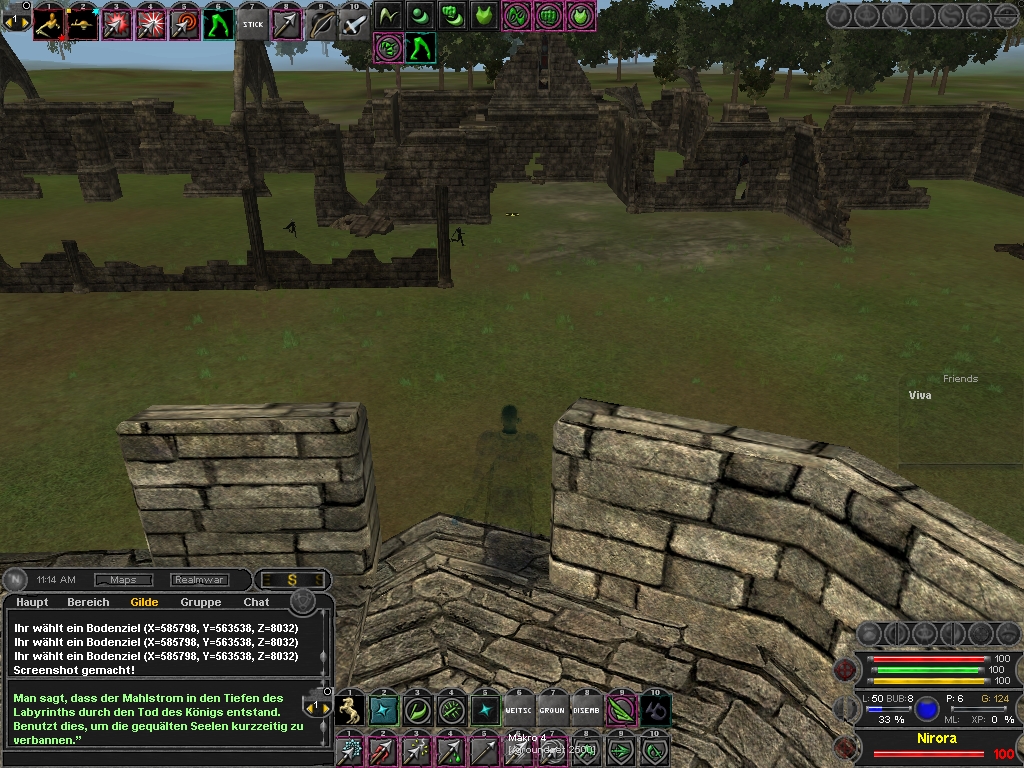
Task: Show the Chat tab
Action: [x=256, y=602]
